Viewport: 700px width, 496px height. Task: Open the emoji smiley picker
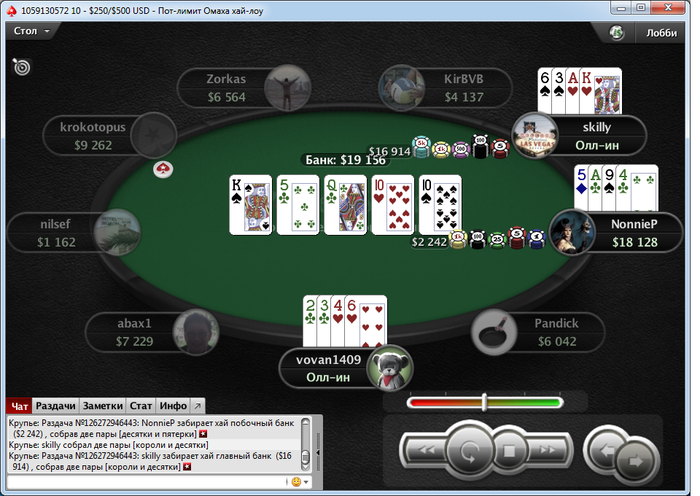tap(295, 482)
